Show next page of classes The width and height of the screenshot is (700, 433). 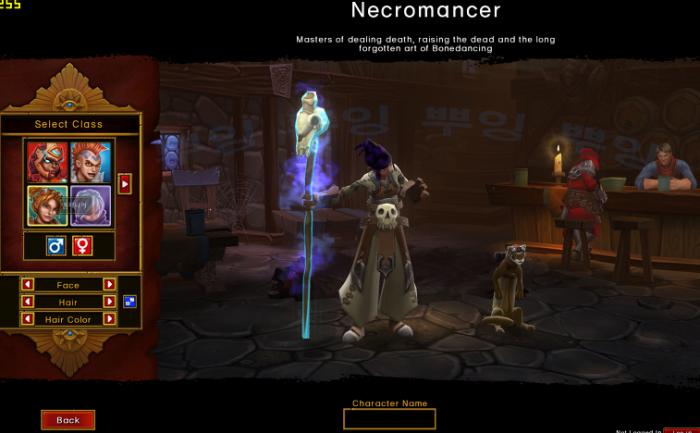pos(125,183)
